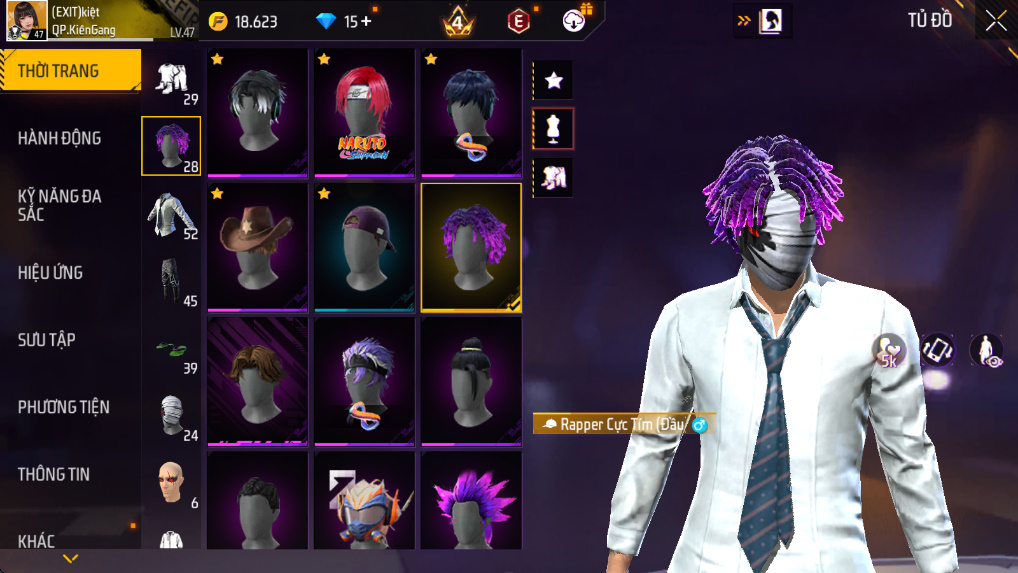Open the SƯU TẬP tab
Viewport: 1018px width, 573px height.
[47, 340]
